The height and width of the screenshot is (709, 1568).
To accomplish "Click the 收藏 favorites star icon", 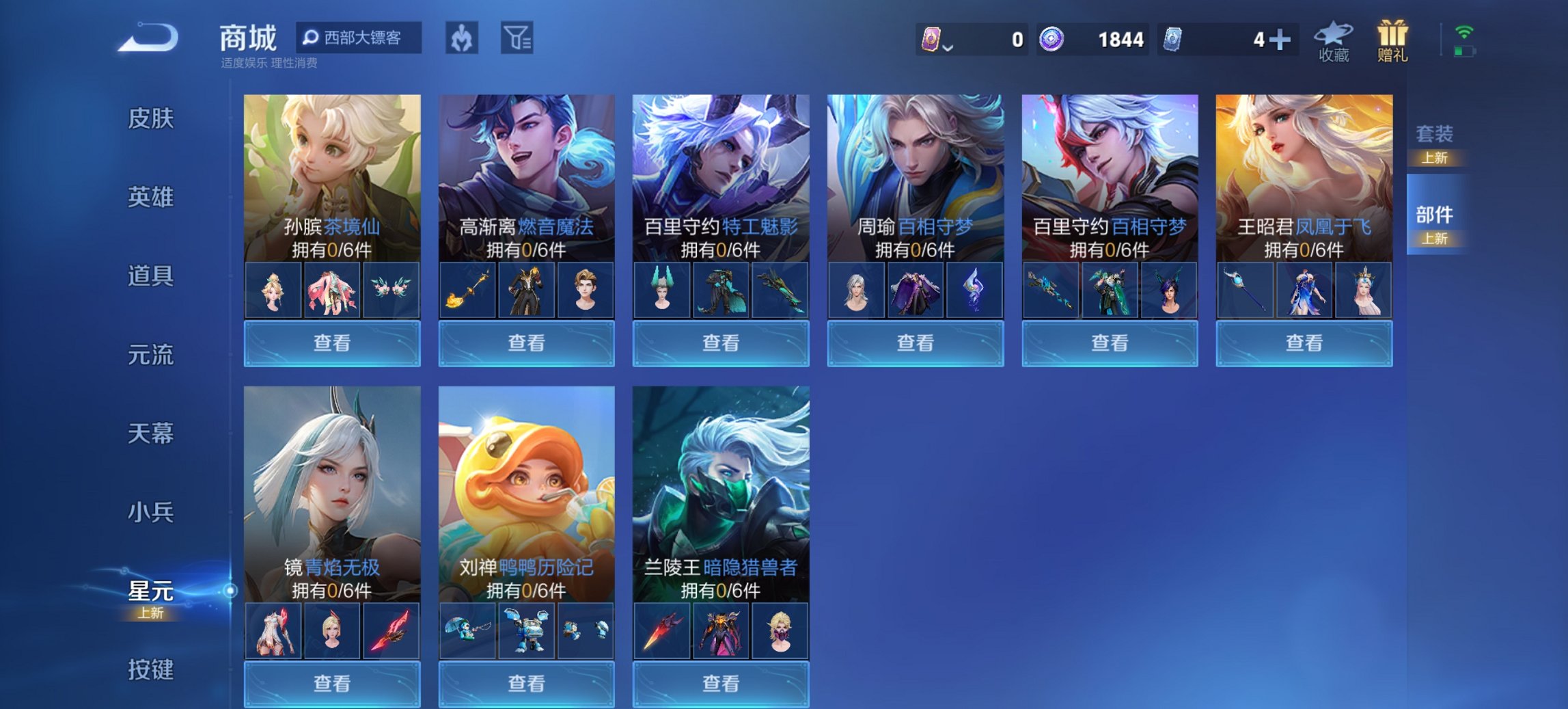I will coord(1334,41).
